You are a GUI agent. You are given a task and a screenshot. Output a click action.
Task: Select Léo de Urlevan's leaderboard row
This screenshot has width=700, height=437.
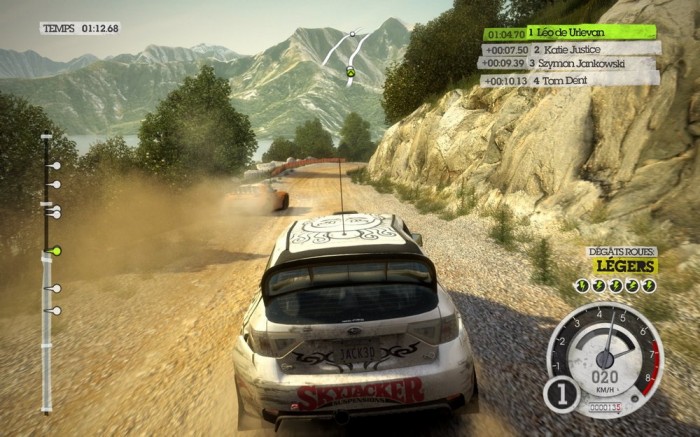click(570, 33)
